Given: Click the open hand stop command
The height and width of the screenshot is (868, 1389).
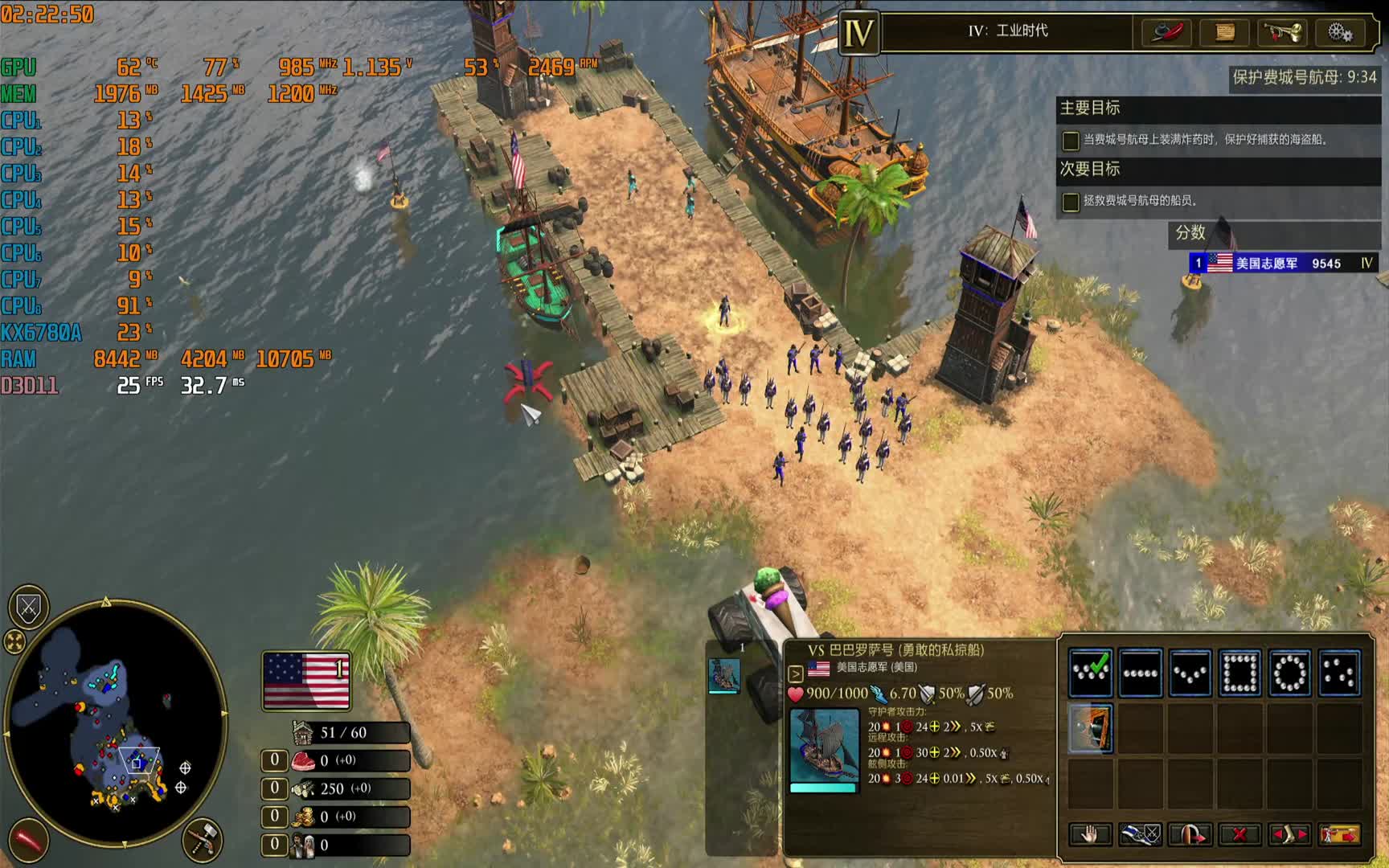Looking at the screenshot, I should pyautogui.click(x=1090, y=834).
